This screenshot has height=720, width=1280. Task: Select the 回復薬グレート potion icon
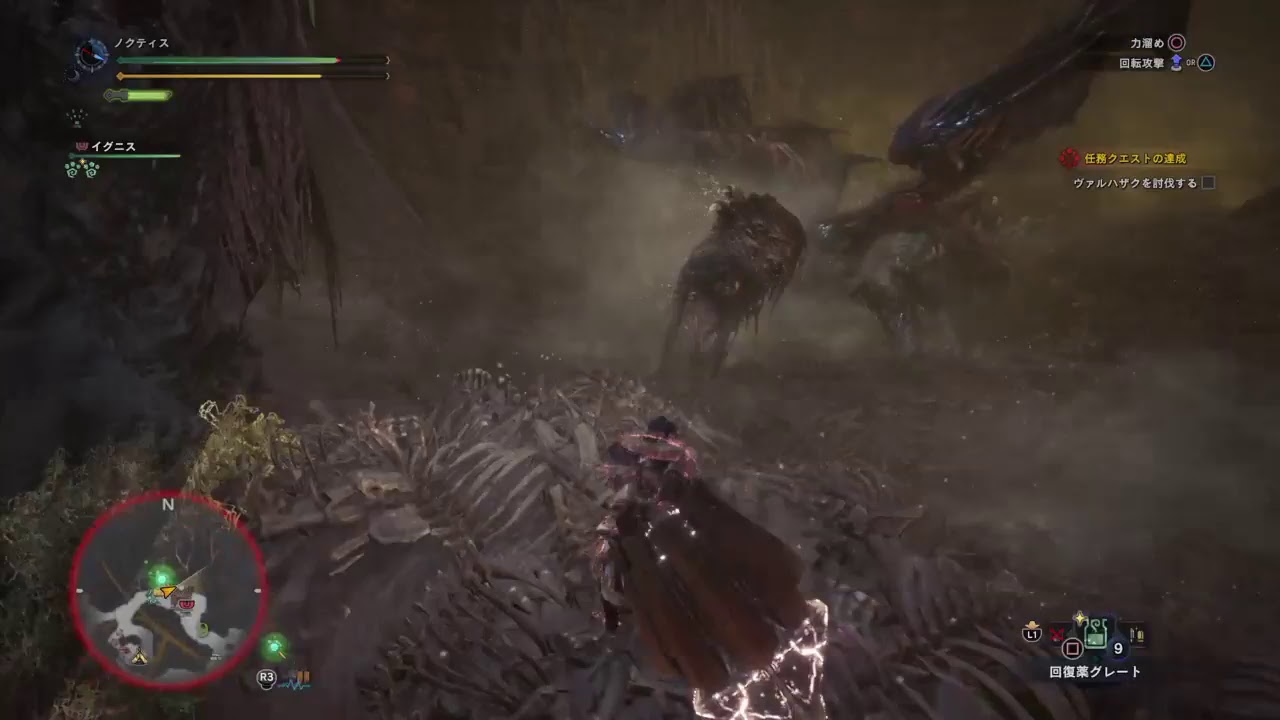coord(1096,634)
